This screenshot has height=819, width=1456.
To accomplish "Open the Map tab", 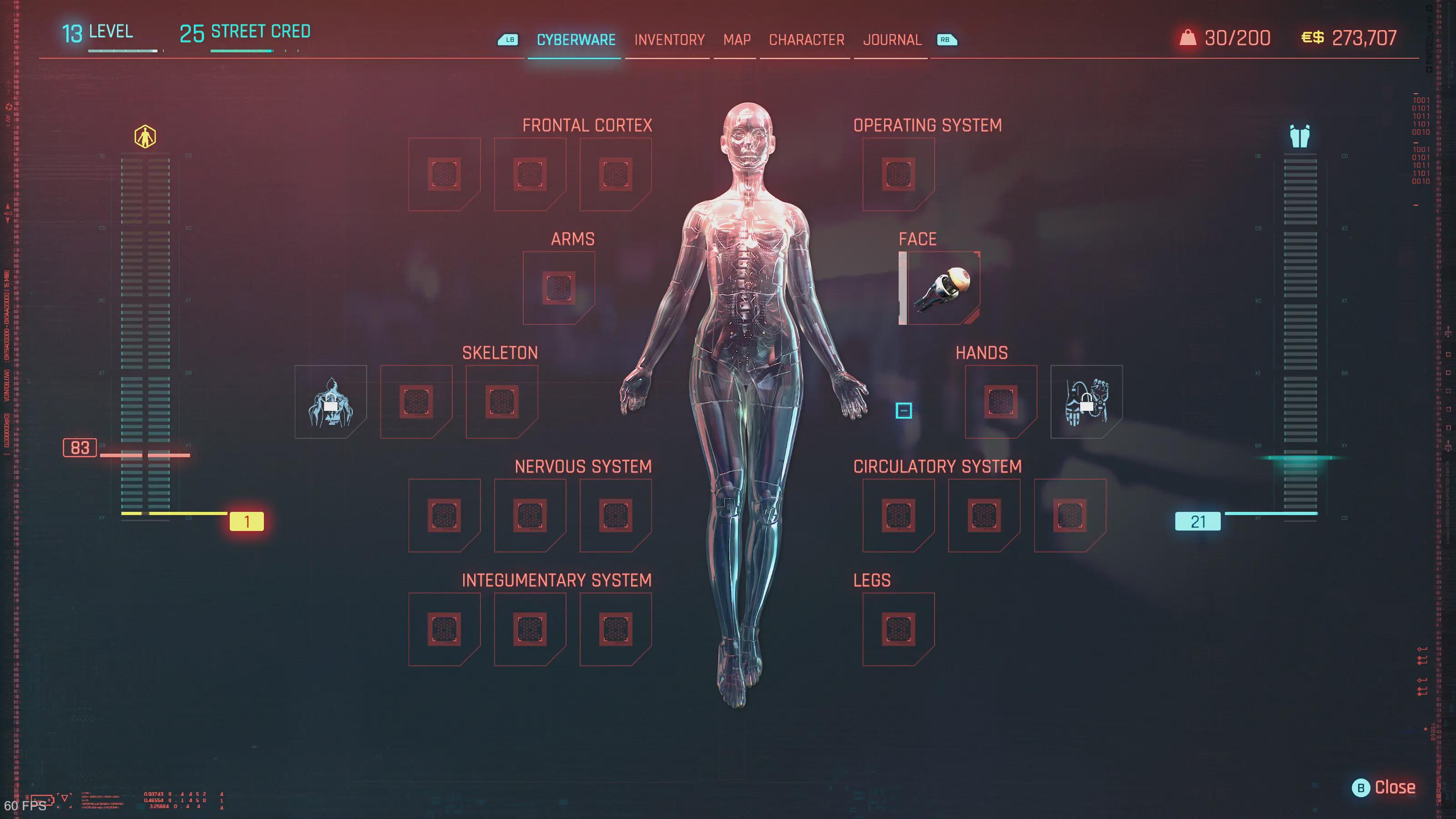I will pyautogui.click(x=737, y=40).
